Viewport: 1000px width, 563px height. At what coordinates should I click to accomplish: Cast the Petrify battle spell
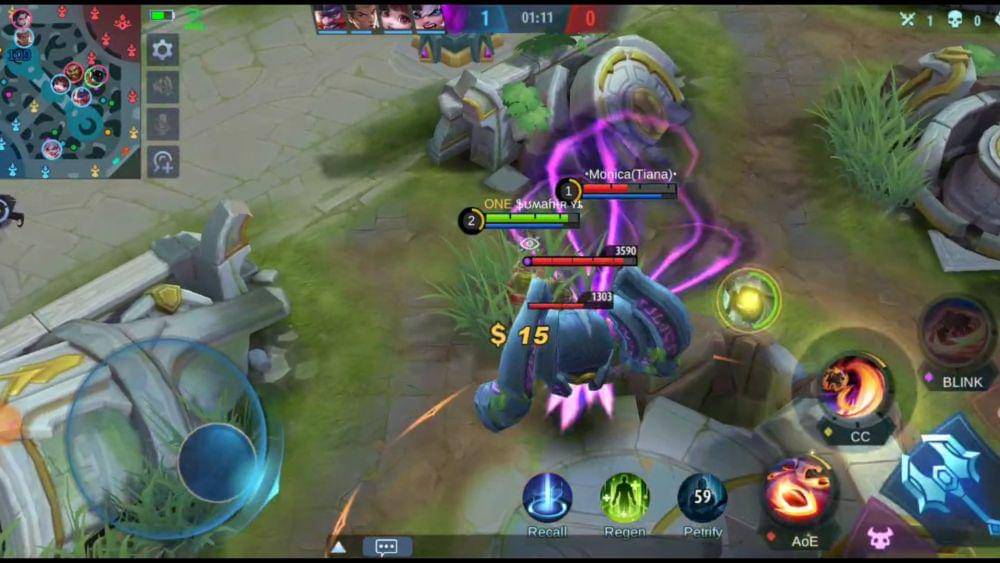click(702, 497)
